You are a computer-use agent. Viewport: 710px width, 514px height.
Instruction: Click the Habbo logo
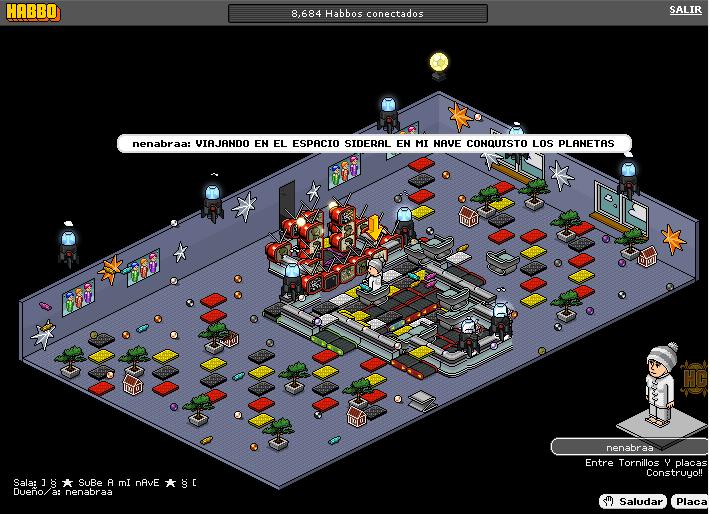(31, 12)
